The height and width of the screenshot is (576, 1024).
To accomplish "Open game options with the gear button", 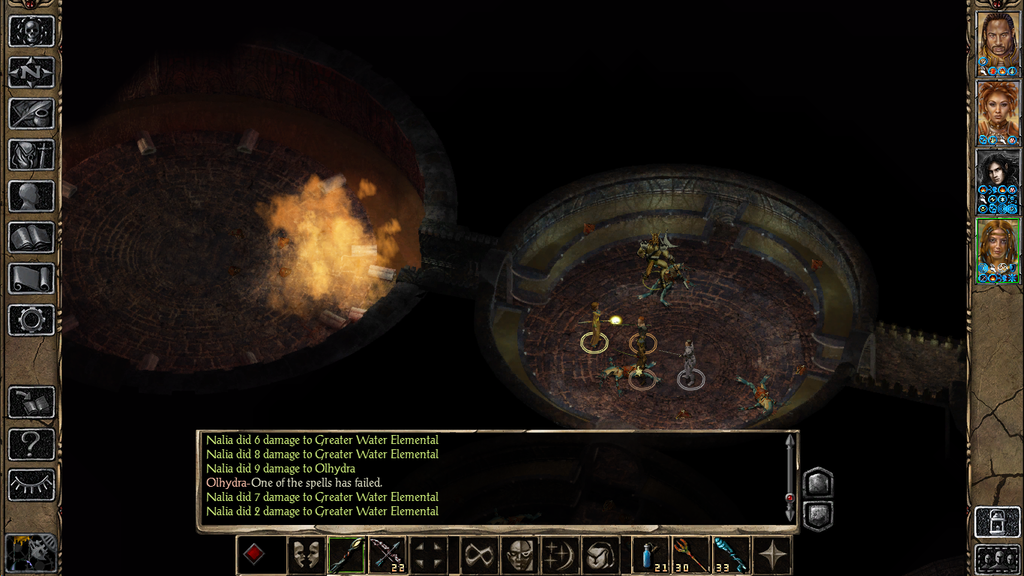I will 31,320.
